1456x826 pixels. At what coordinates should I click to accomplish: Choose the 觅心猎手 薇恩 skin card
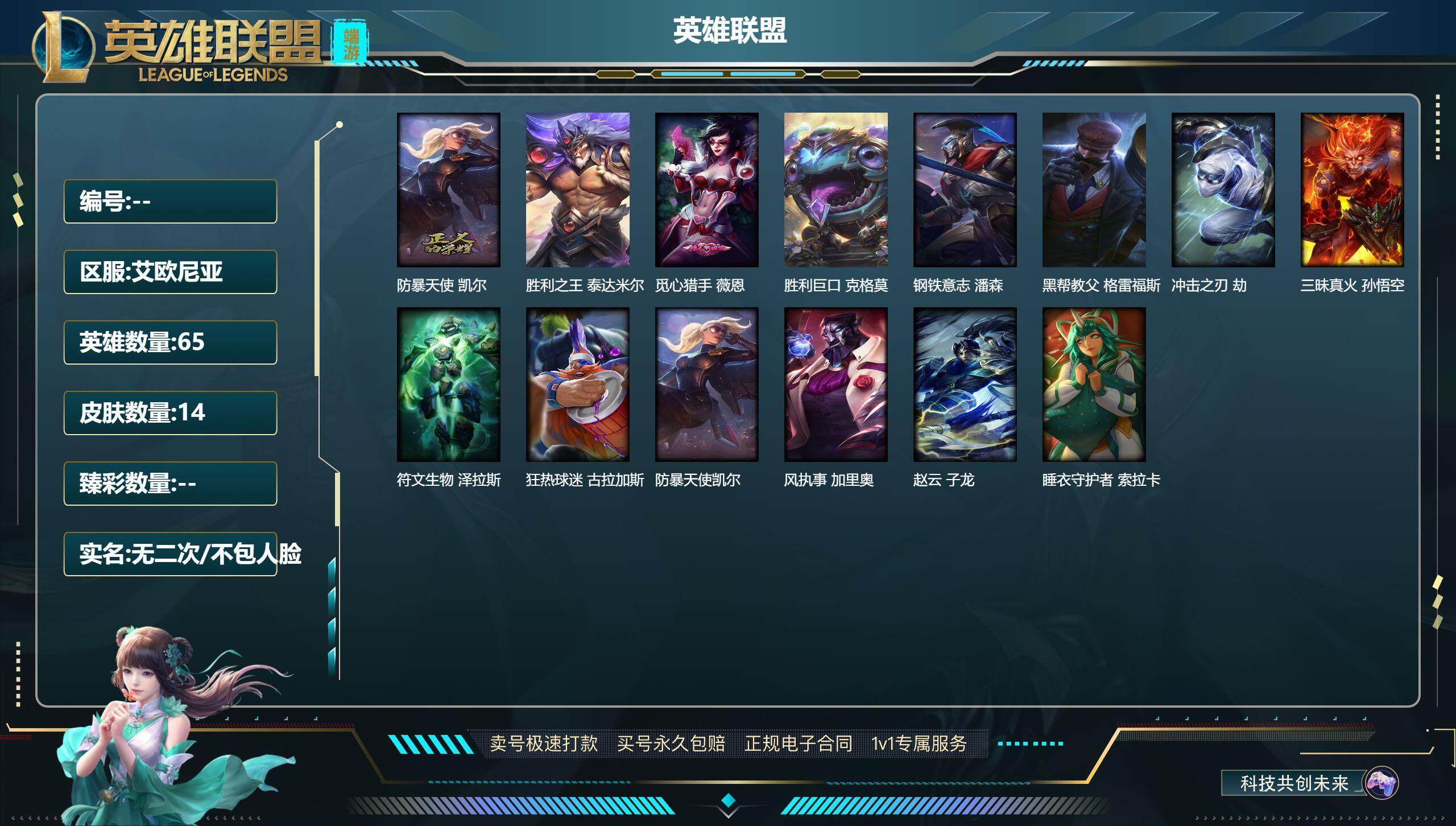pos(706,190)
